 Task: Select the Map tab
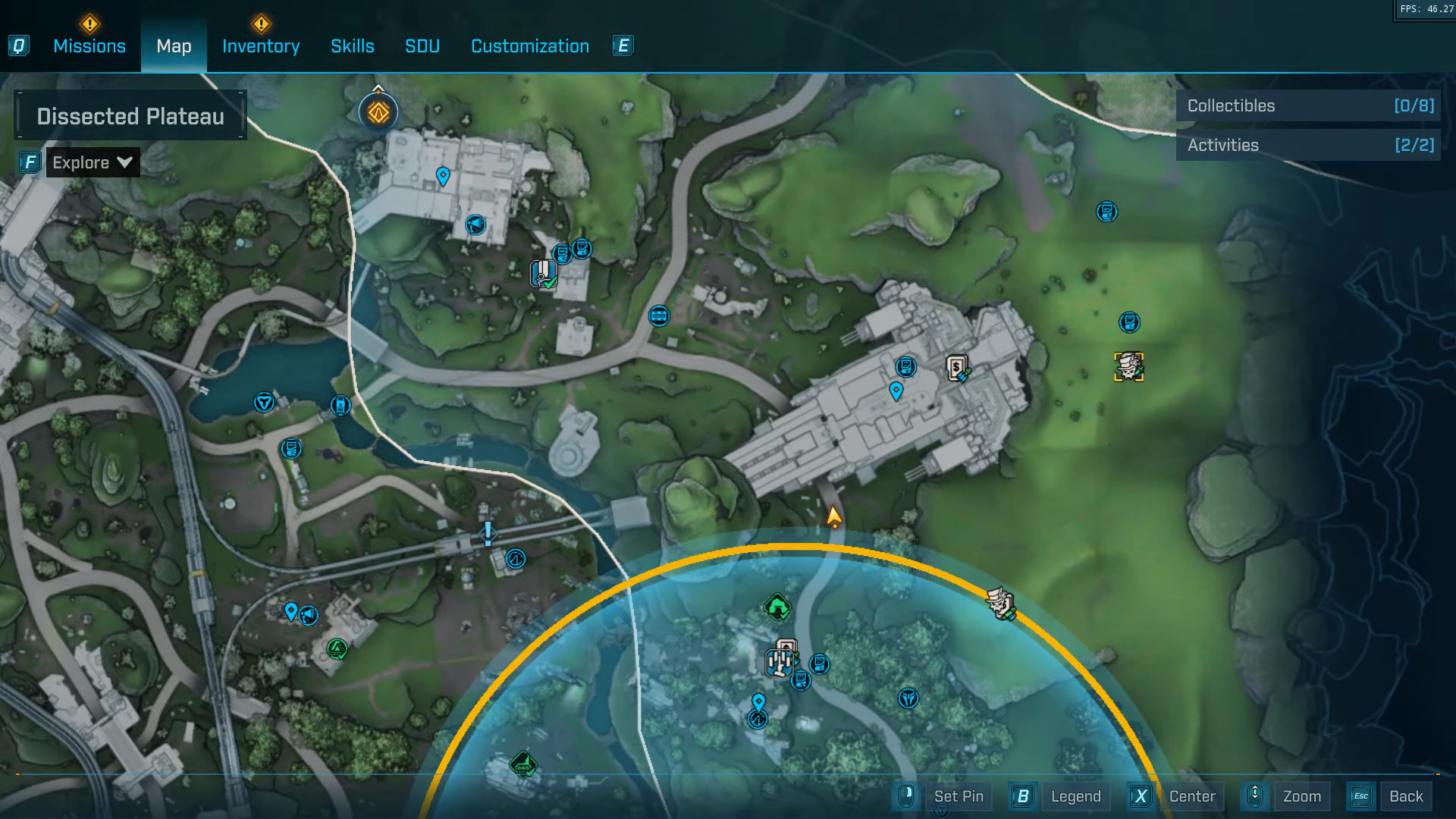click(x=174, y=46)
